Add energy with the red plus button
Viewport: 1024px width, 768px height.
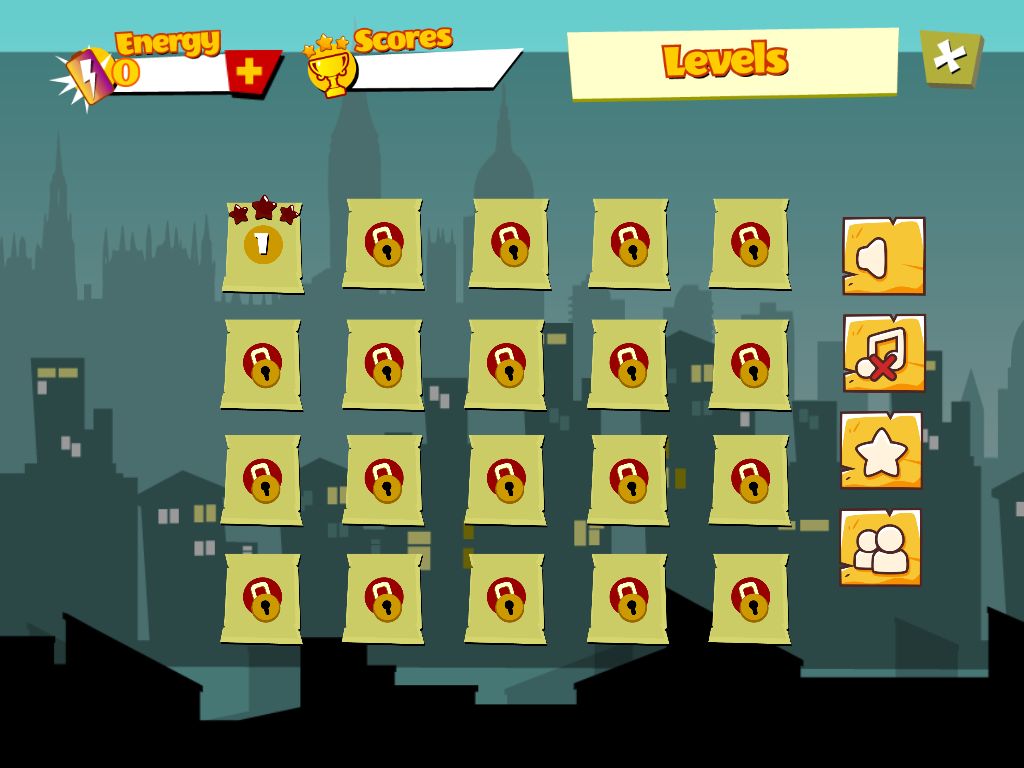click(x=251, y=71)
